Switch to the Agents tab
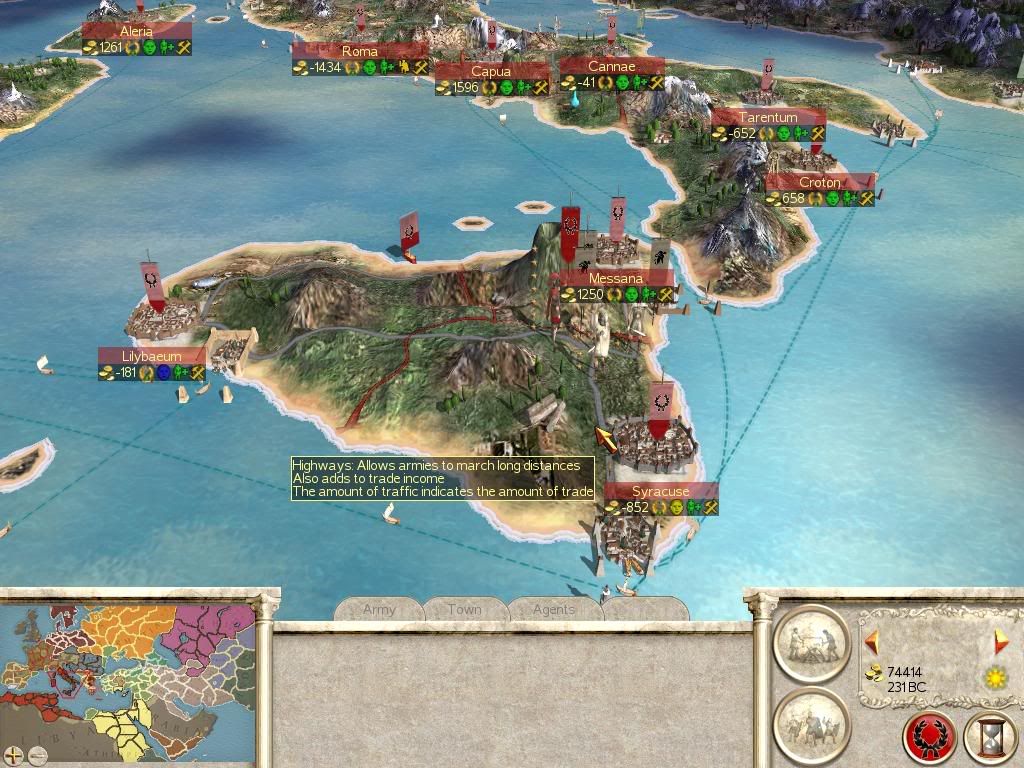 [553, 609]
